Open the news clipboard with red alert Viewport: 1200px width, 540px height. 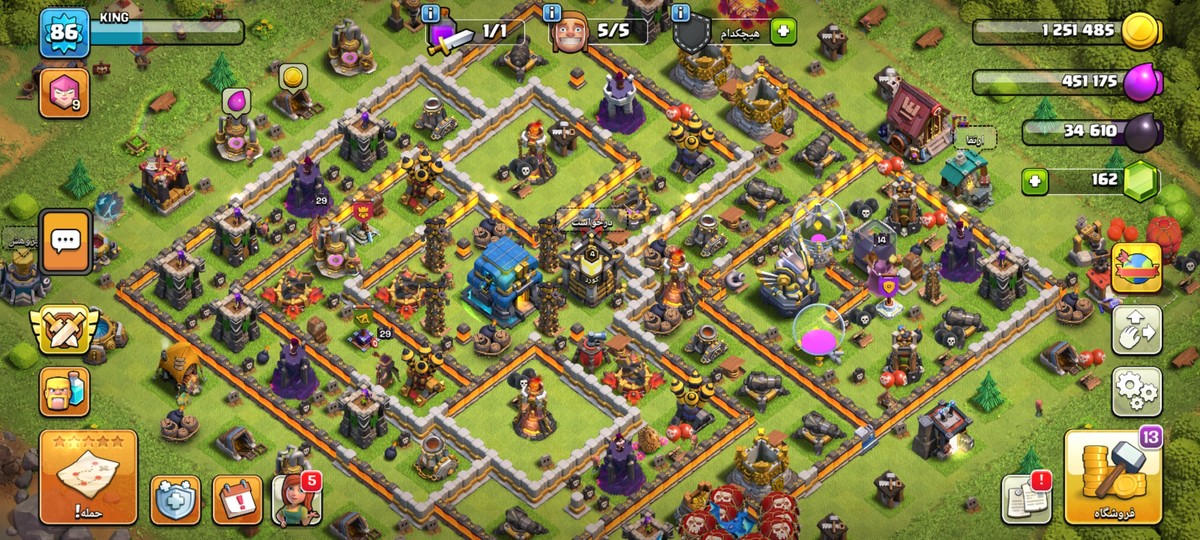tap(1026, 497)
